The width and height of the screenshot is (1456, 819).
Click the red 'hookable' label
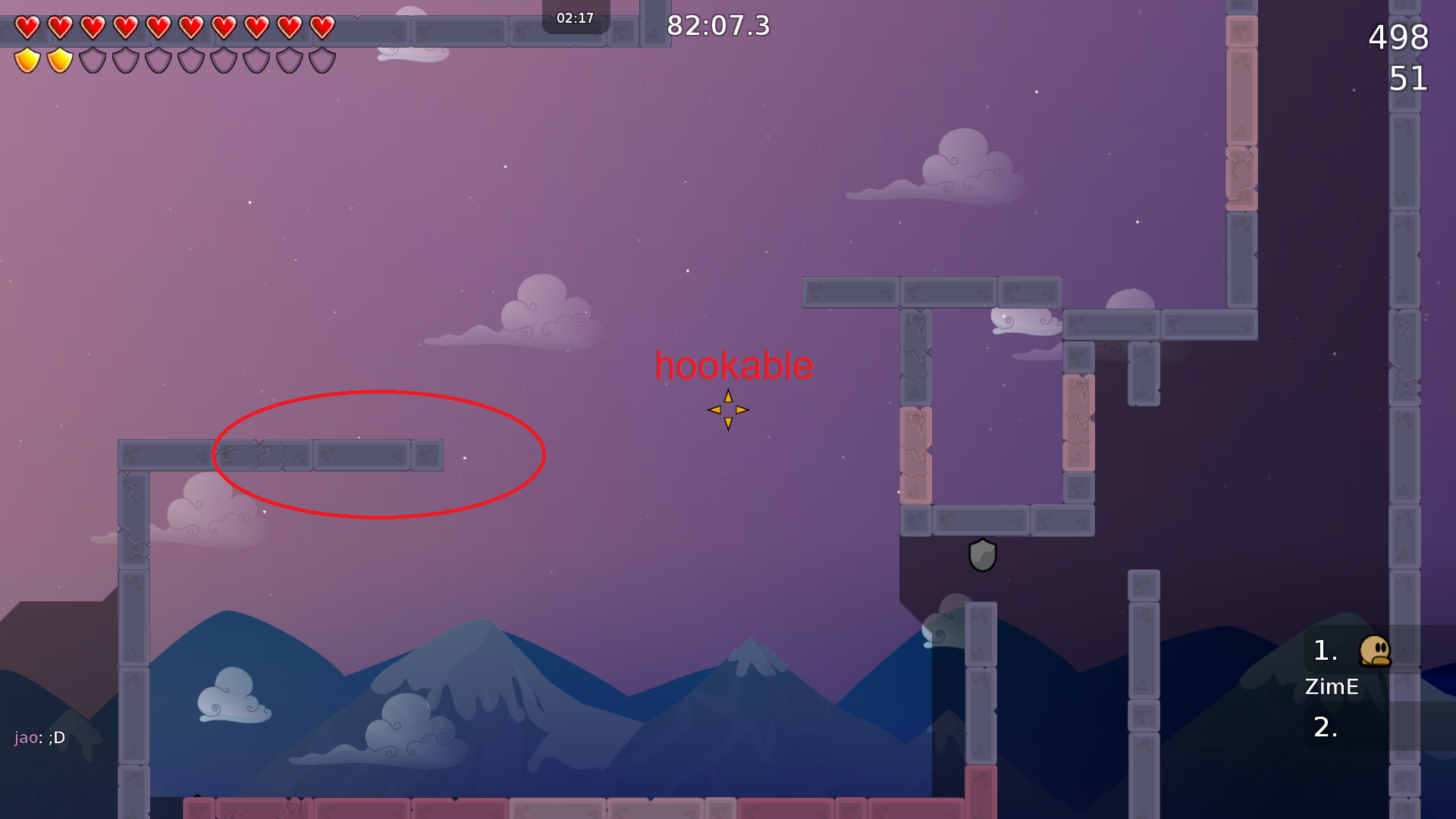(x=733, y=366)
